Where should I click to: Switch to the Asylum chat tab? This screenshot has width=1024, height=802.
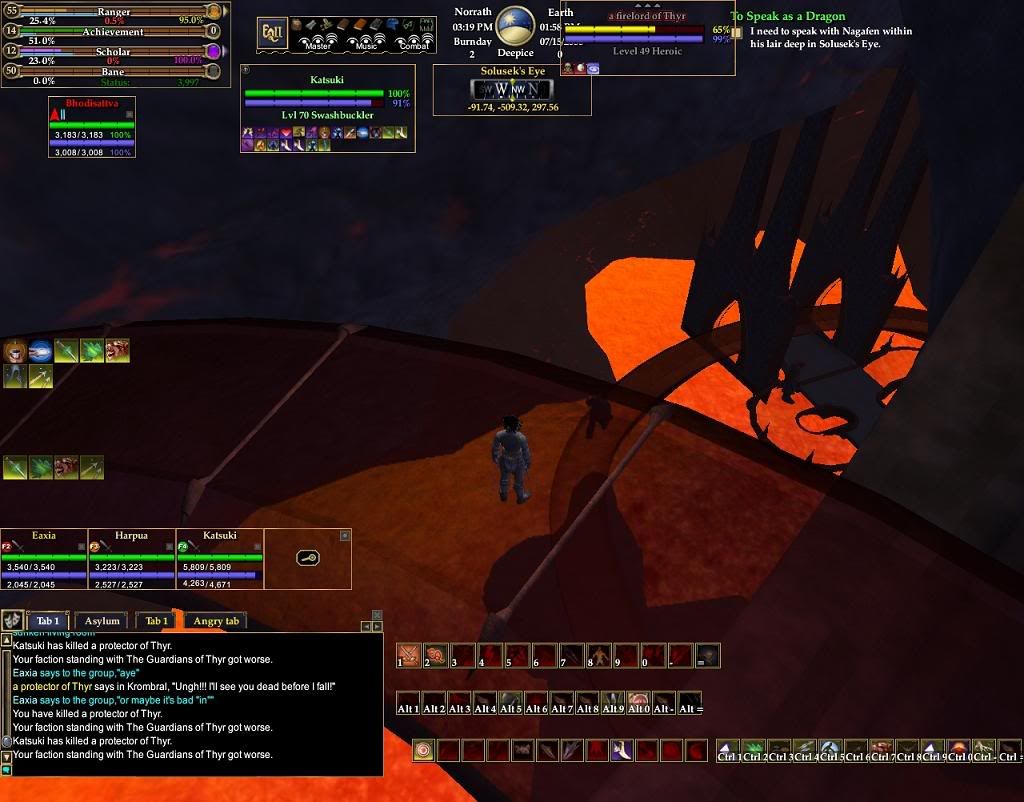coord(102,621)
